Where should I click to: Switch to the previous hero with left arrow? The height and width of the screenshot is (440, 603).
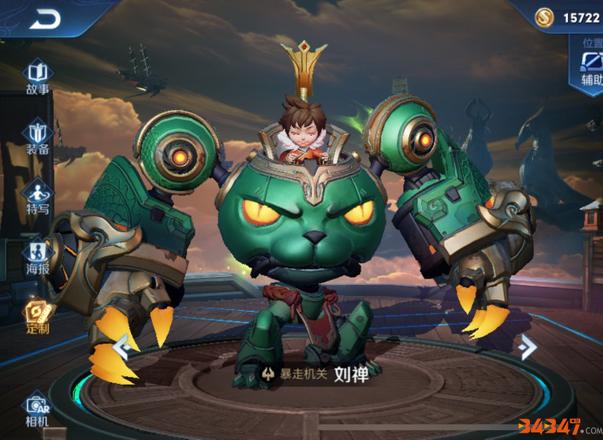tap(122, 348)
